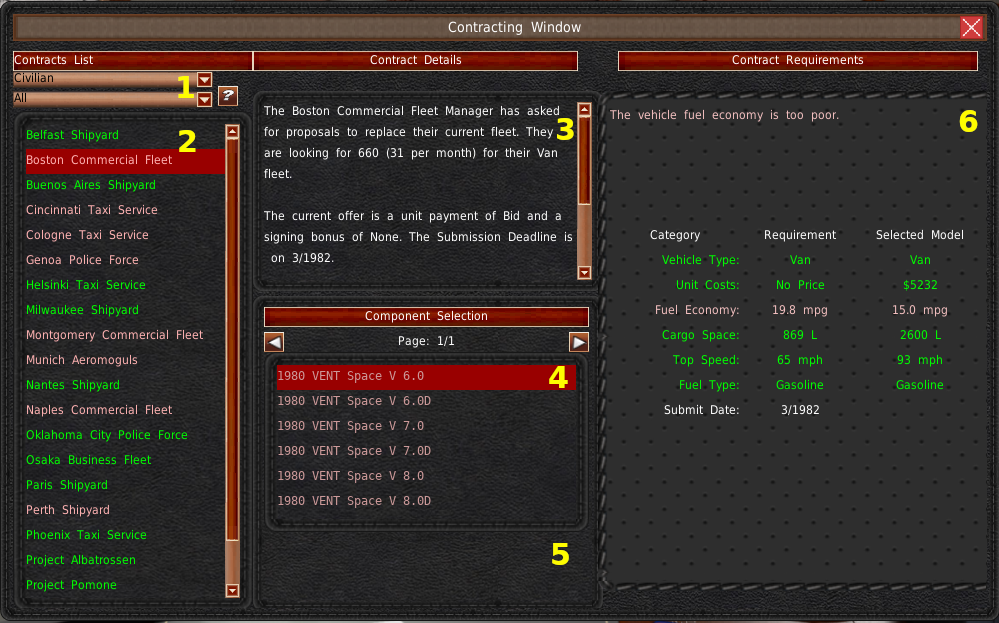999x623 pixels.
Task: Select the Belfast Shipyard contract
Action: click(x=72, y=135)
